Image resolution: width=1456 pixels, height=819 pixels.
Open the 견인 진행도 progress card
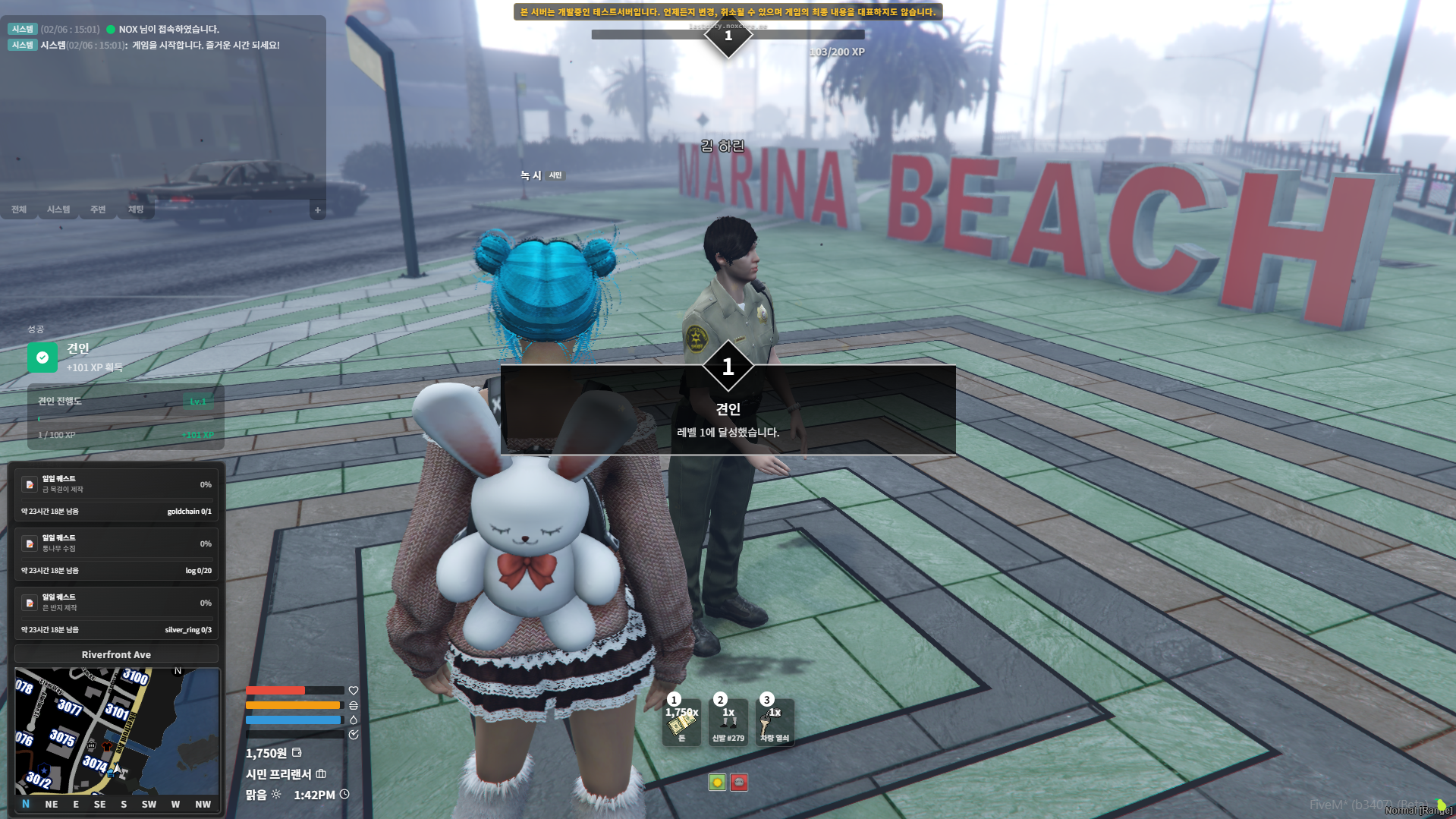125,417
